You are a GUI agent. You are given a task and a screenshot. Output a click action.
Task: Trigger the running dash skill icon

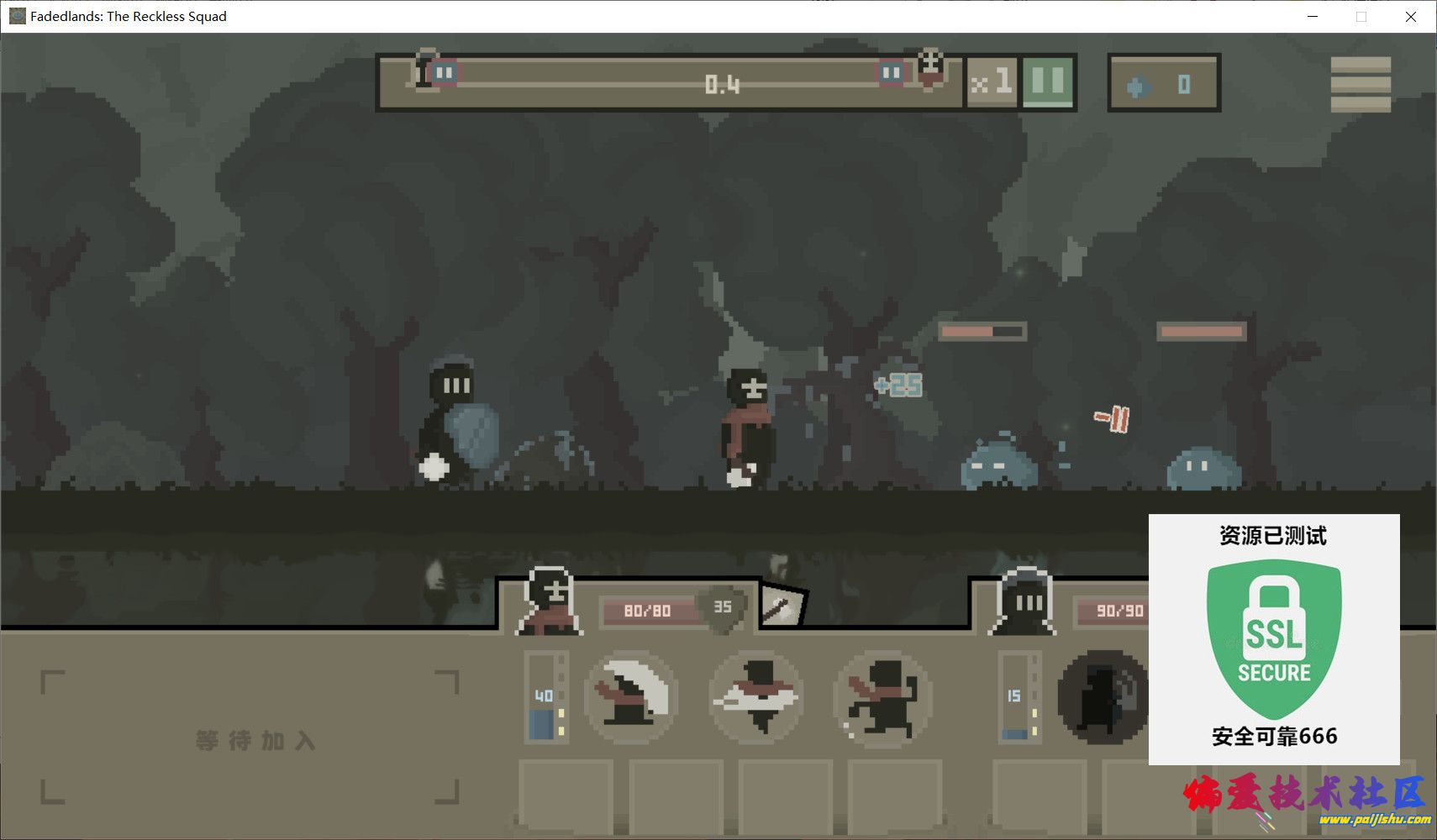point(882,697)
